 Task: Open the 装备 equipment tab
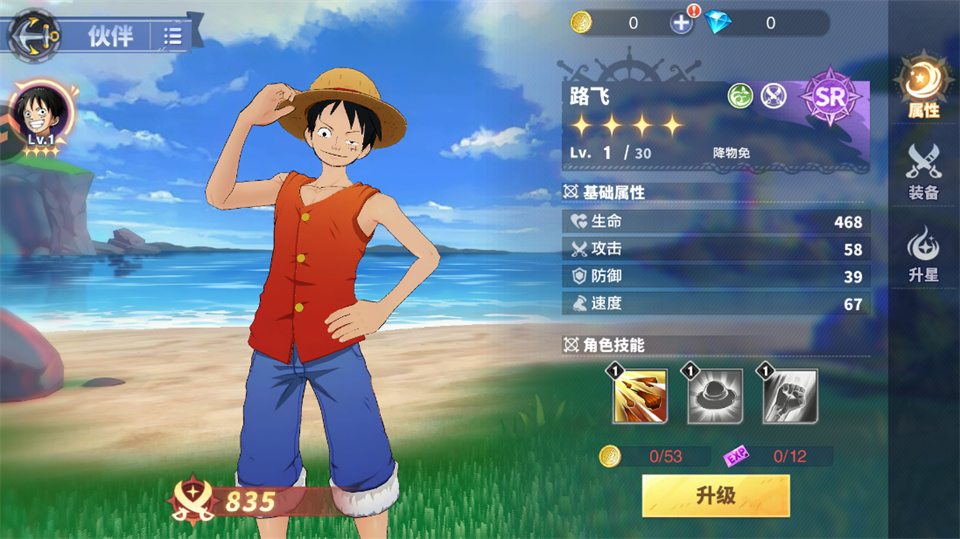[x=922, y=170]
